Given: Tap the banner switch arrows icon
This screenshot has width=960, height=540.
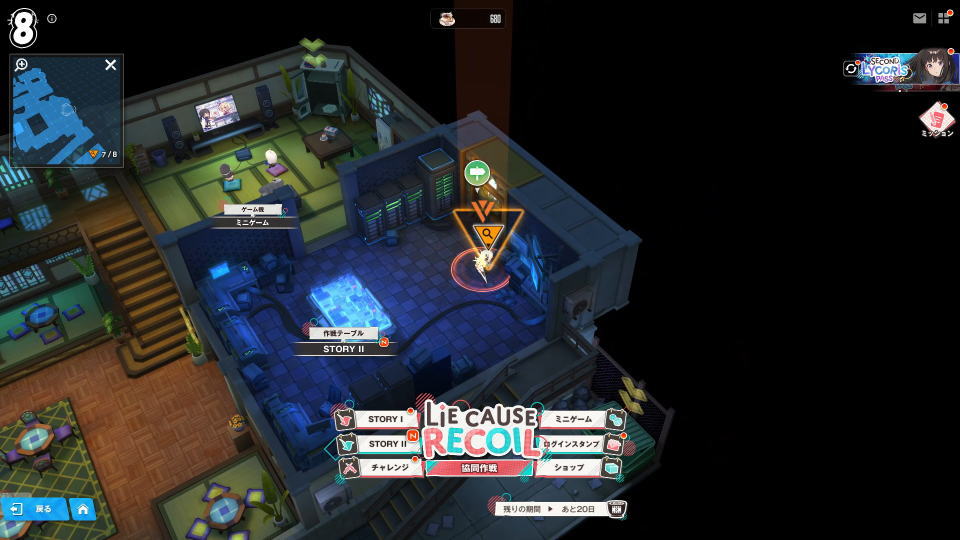Looking at the screenshot, I should [851, 69].
